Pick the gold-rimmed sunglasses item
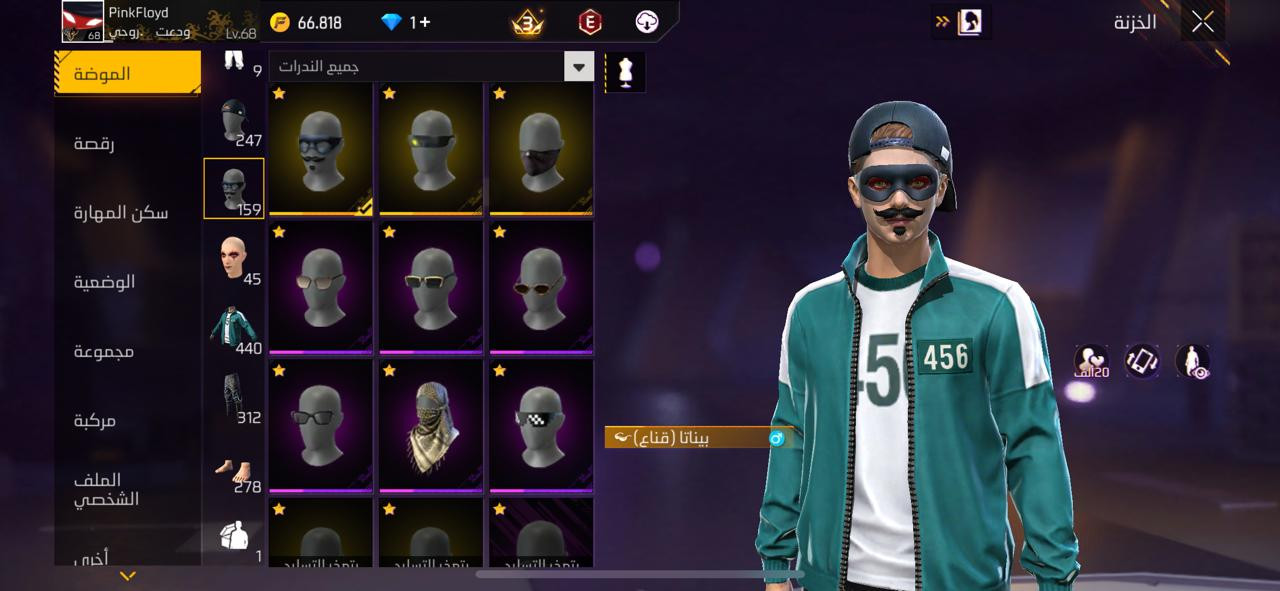This screenshot has height=591, width=1280. point(431,287)
